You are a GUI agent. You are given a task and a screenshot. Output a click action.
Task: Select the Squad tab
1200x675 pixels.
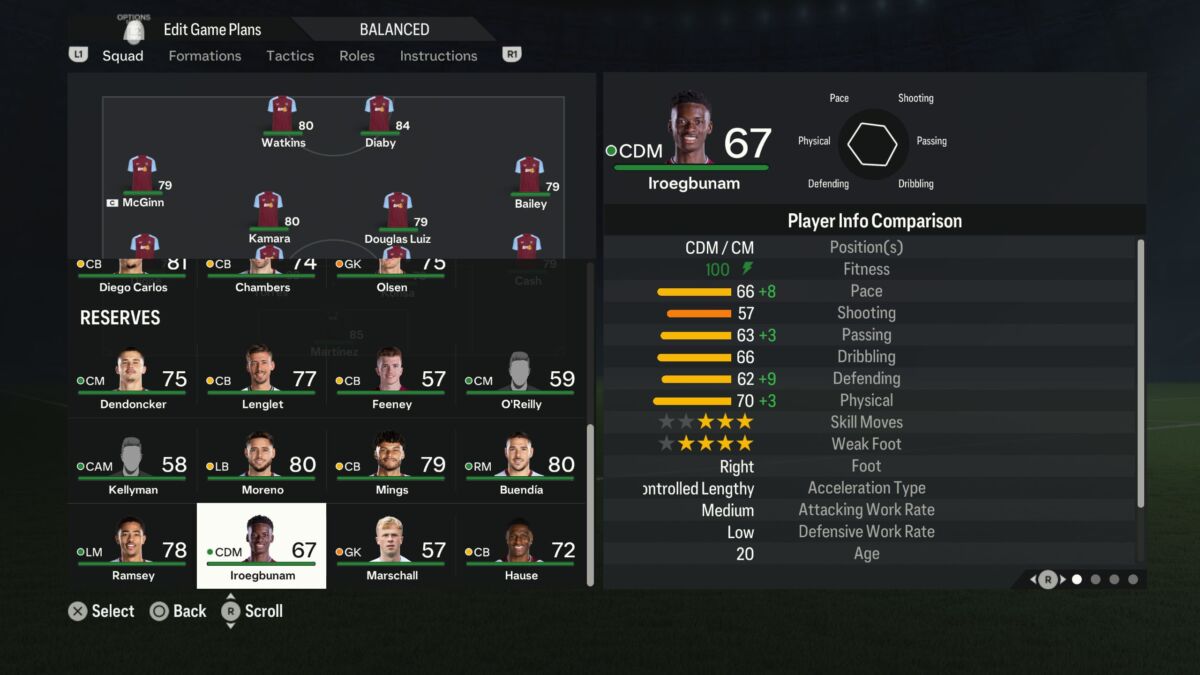(123, 56)
